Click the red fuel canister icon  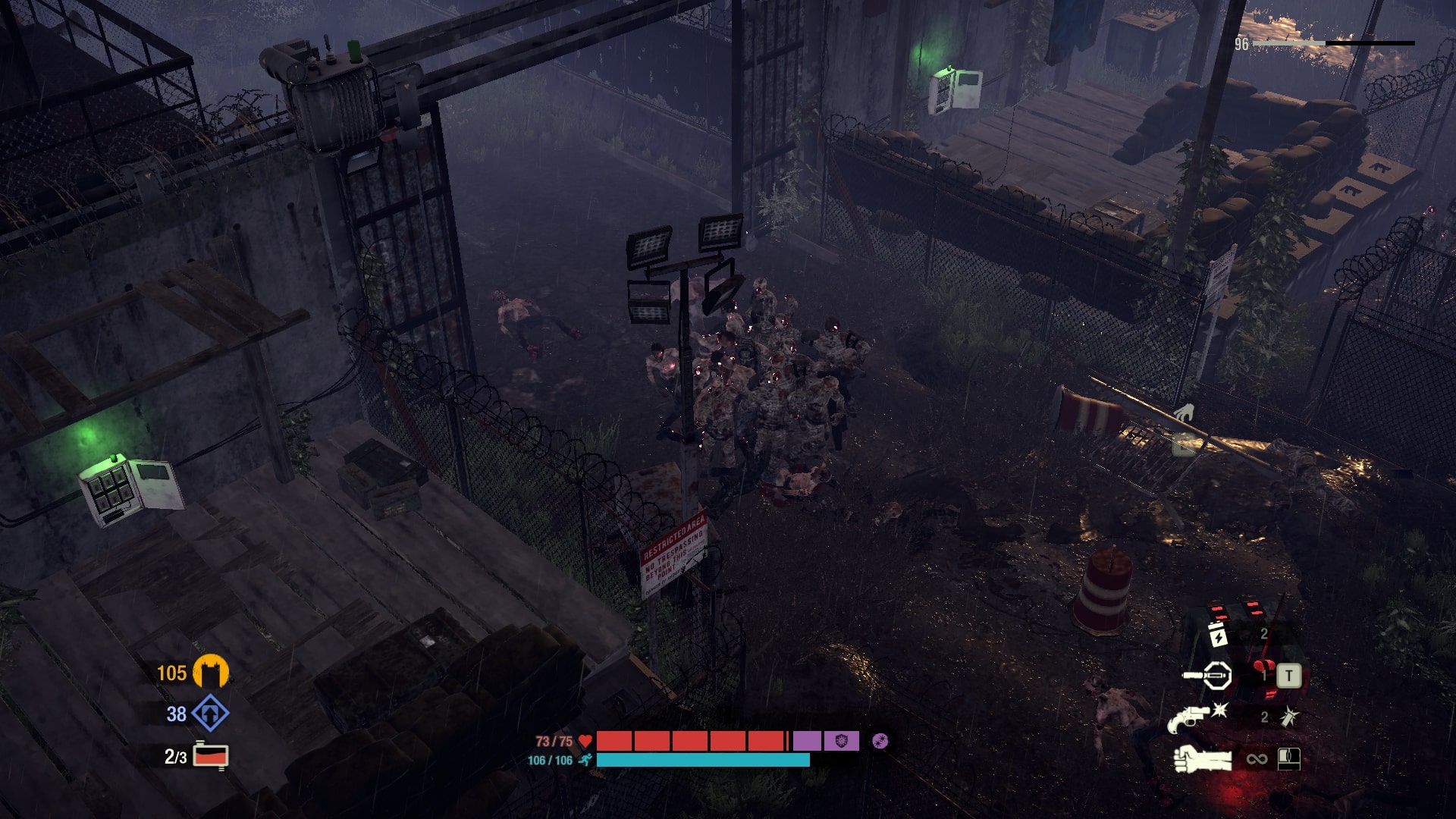click(211, 756)
